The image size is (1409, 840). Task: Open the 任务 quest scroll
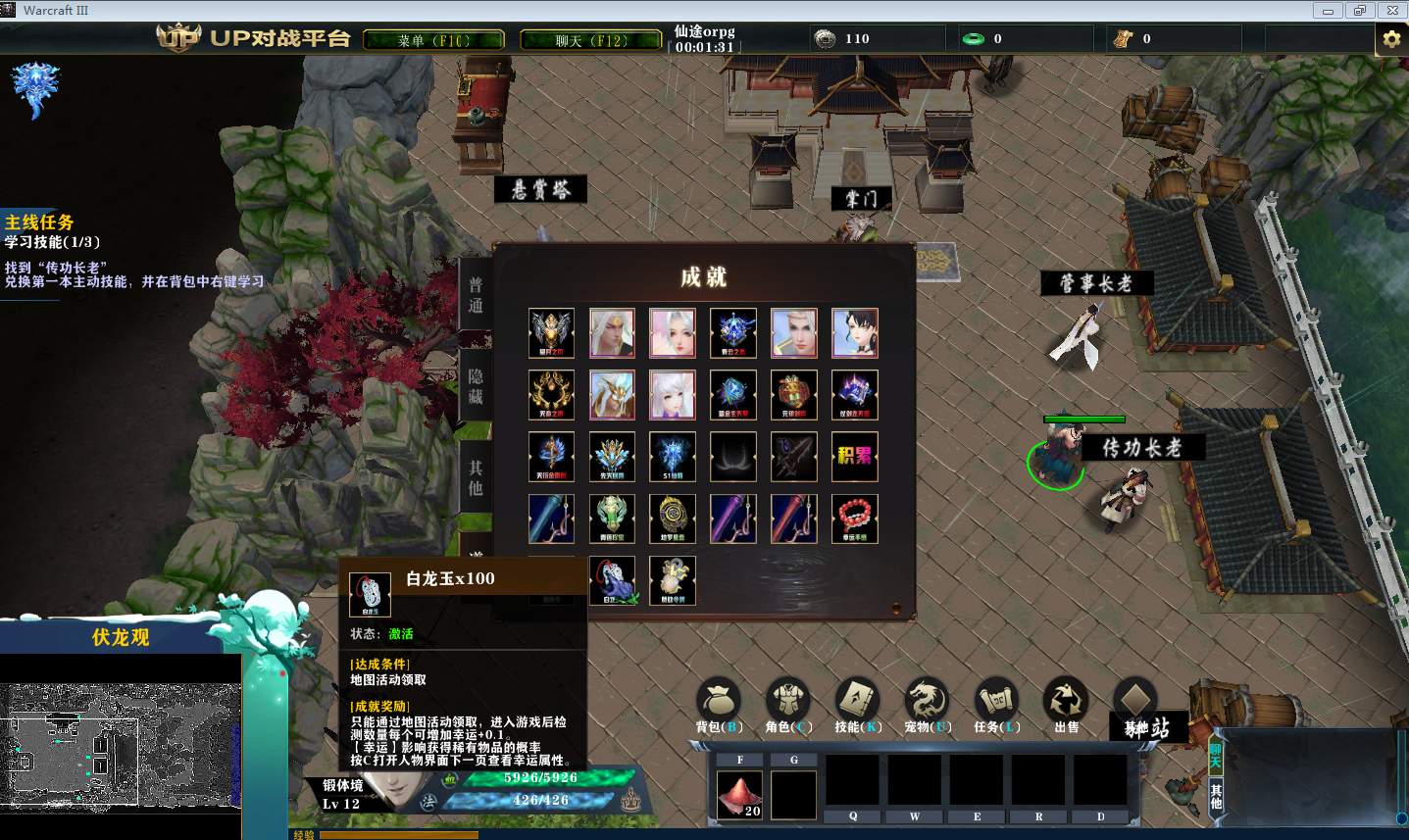pos(996,704)
